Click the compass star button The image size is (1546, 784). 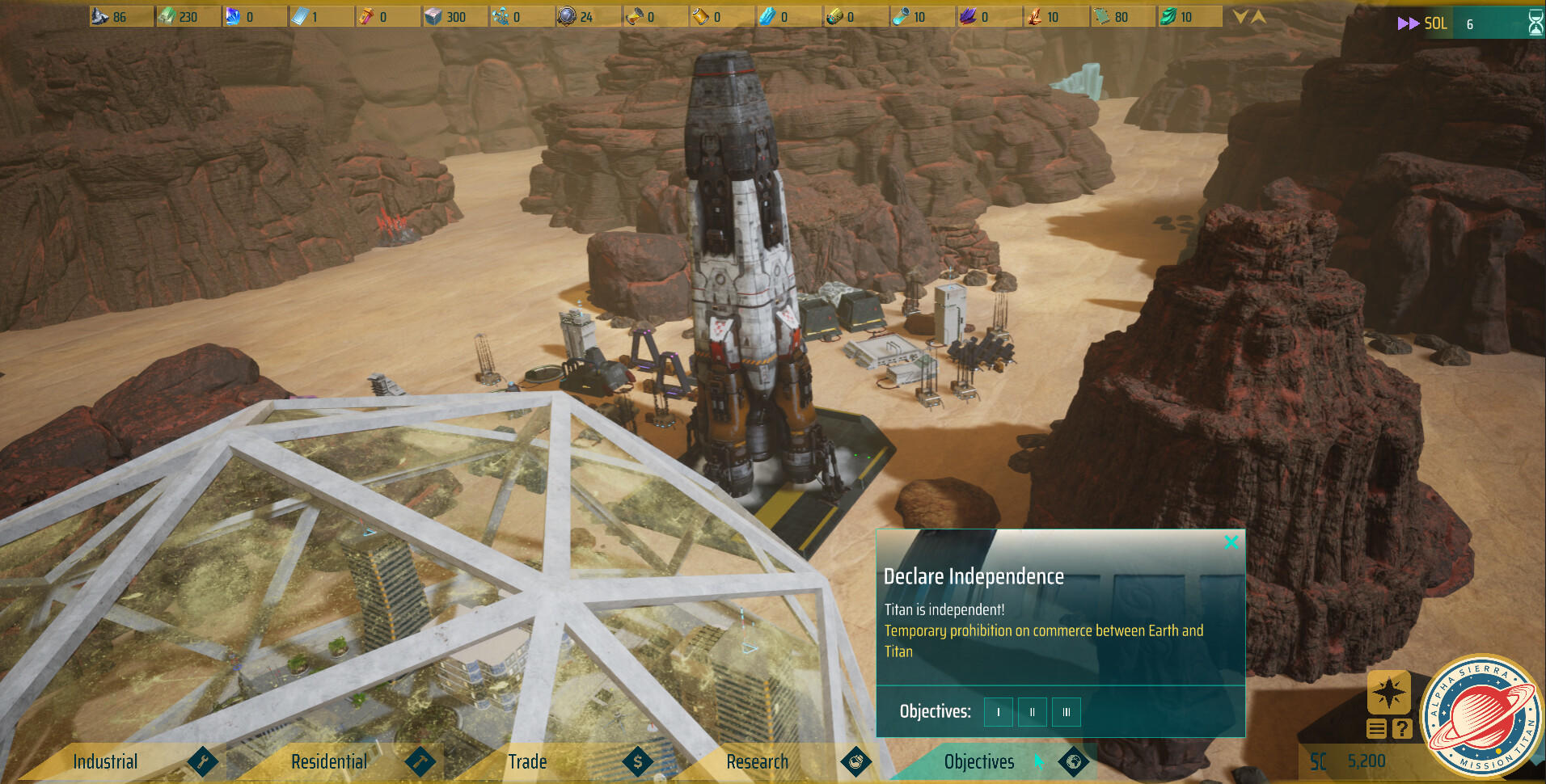click(1388, 693)
